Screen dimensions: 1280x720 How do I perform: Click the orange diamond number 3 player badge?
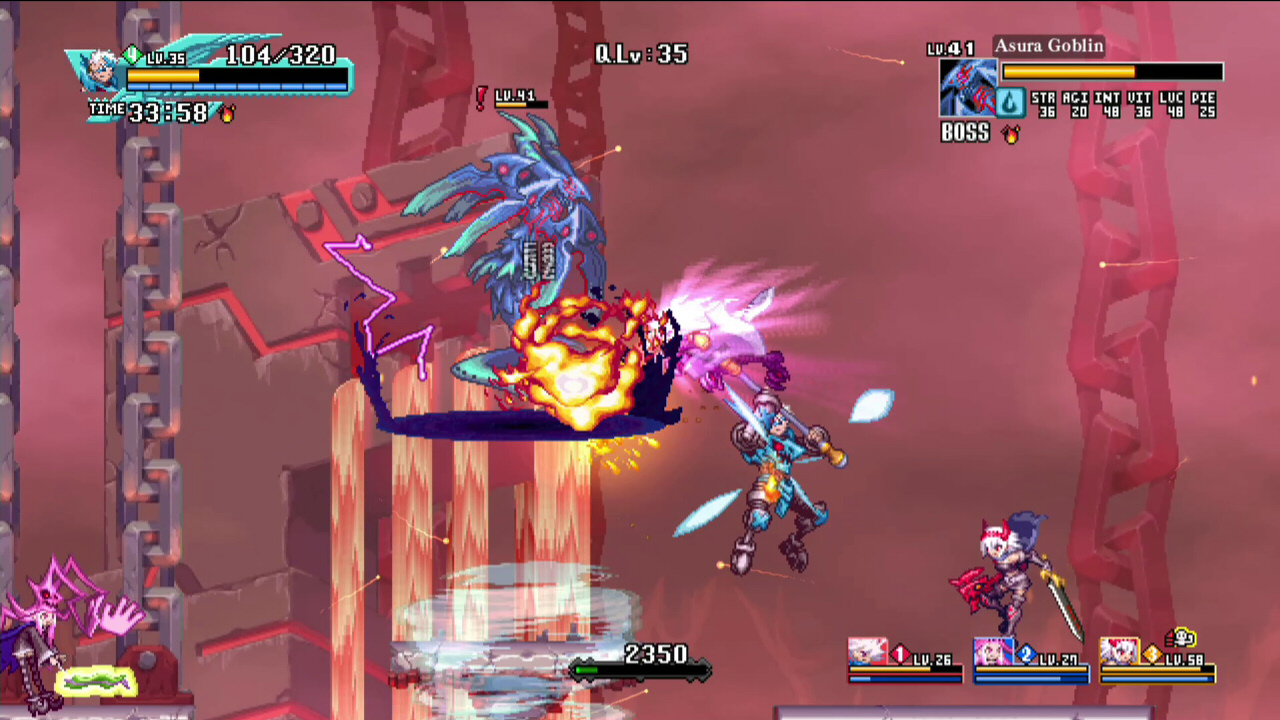[1152, 653]
